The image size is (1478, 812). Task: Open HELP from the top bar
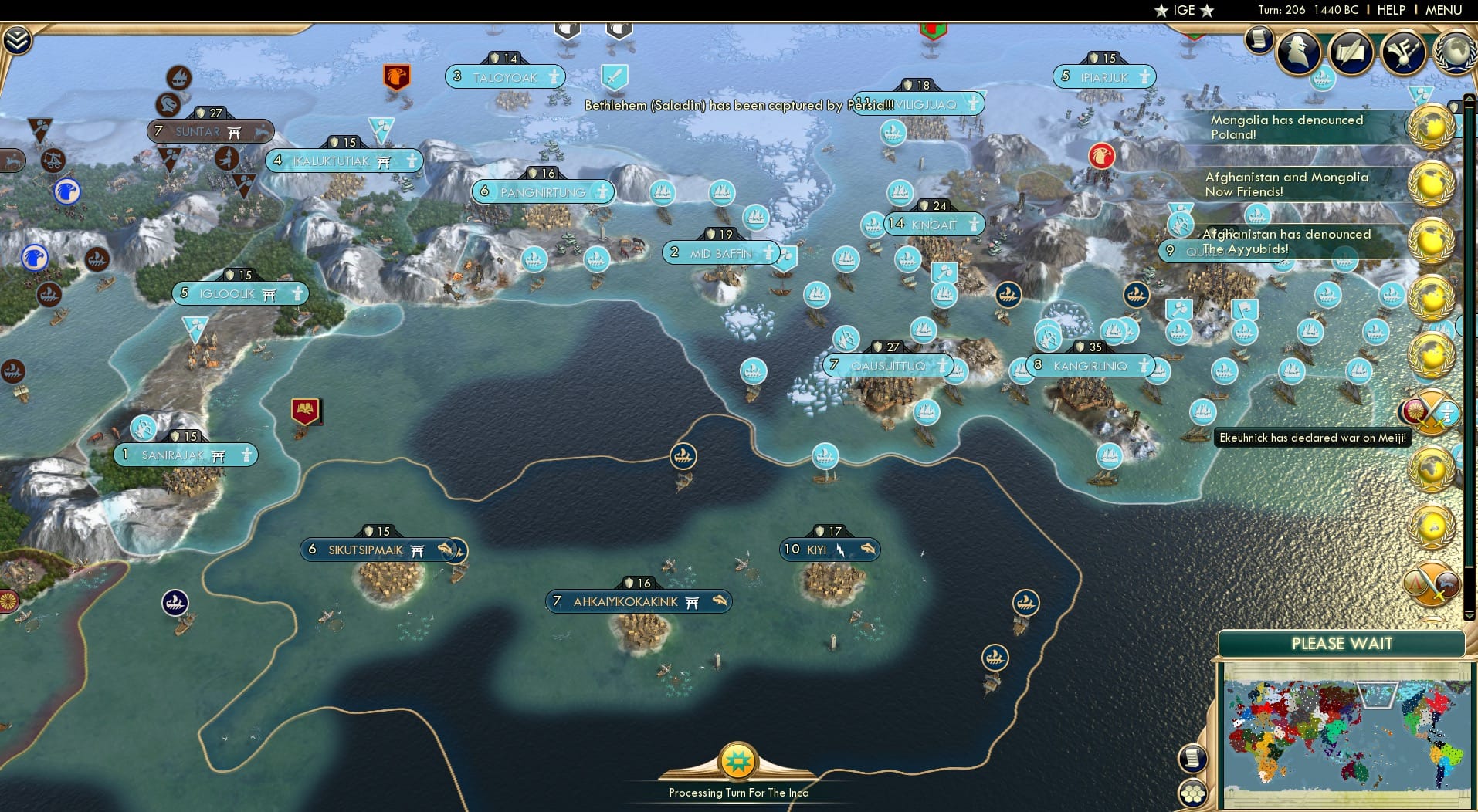pos(1390,10)
